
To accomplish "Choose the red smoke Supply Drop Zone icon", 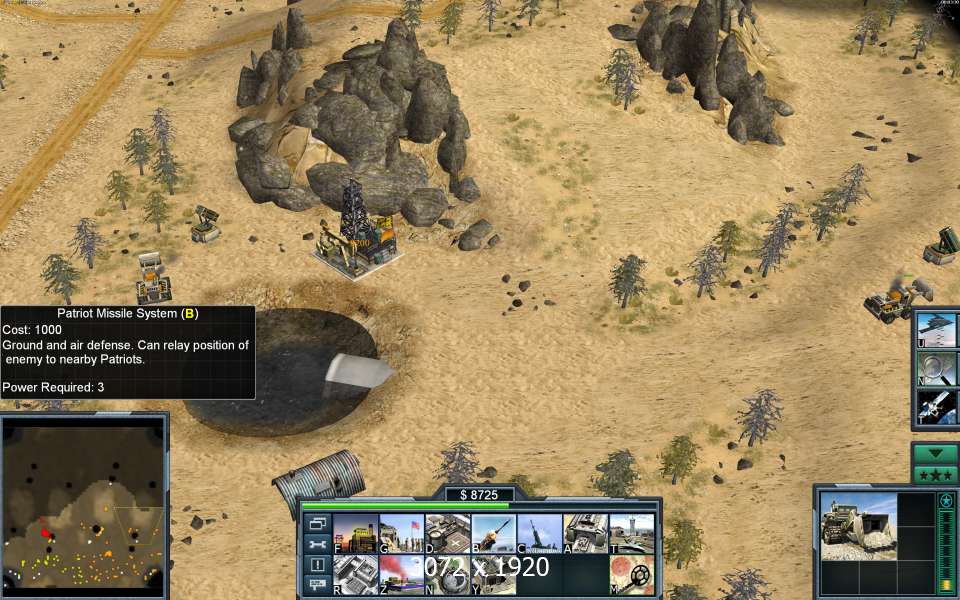I will pyautogui.click(x=401, y=574).
